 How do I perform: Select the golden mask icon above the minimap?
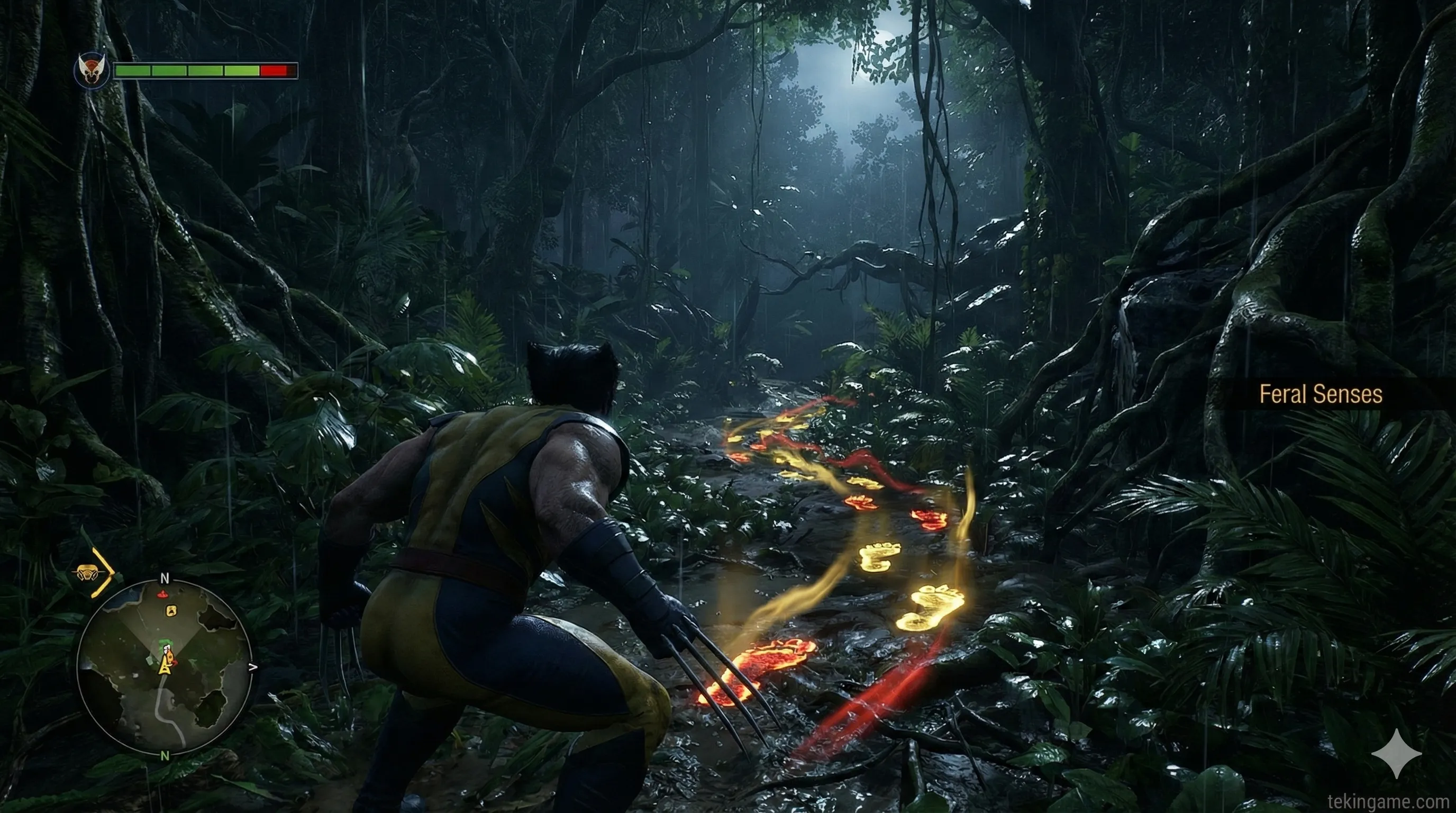86,572
